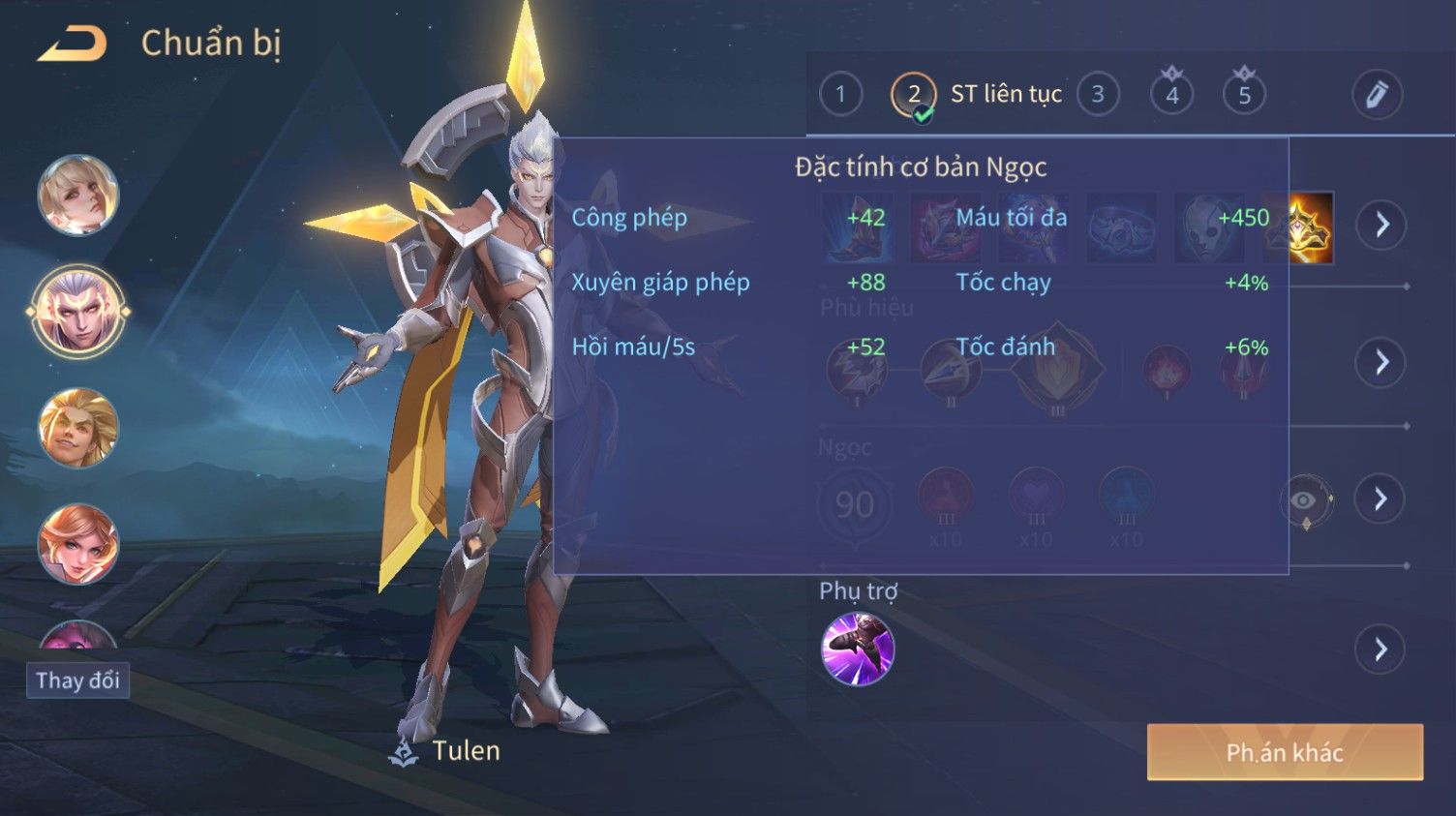Click the Ph.án khác button
The height and width of the screenshot is (816, 1456).
1285,752
